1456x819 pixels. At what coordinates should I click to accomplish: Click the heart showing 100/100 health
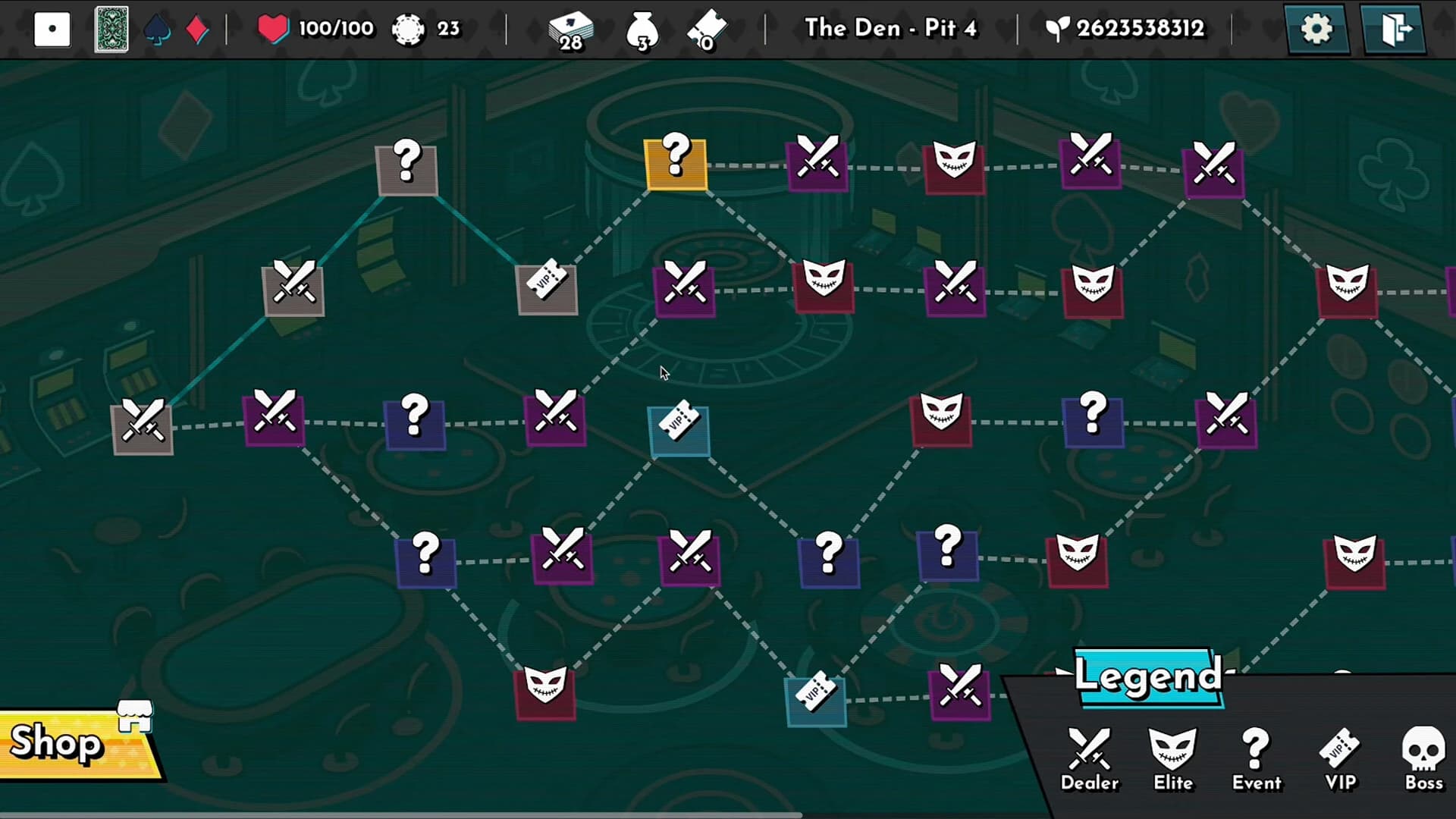(275, 28)
